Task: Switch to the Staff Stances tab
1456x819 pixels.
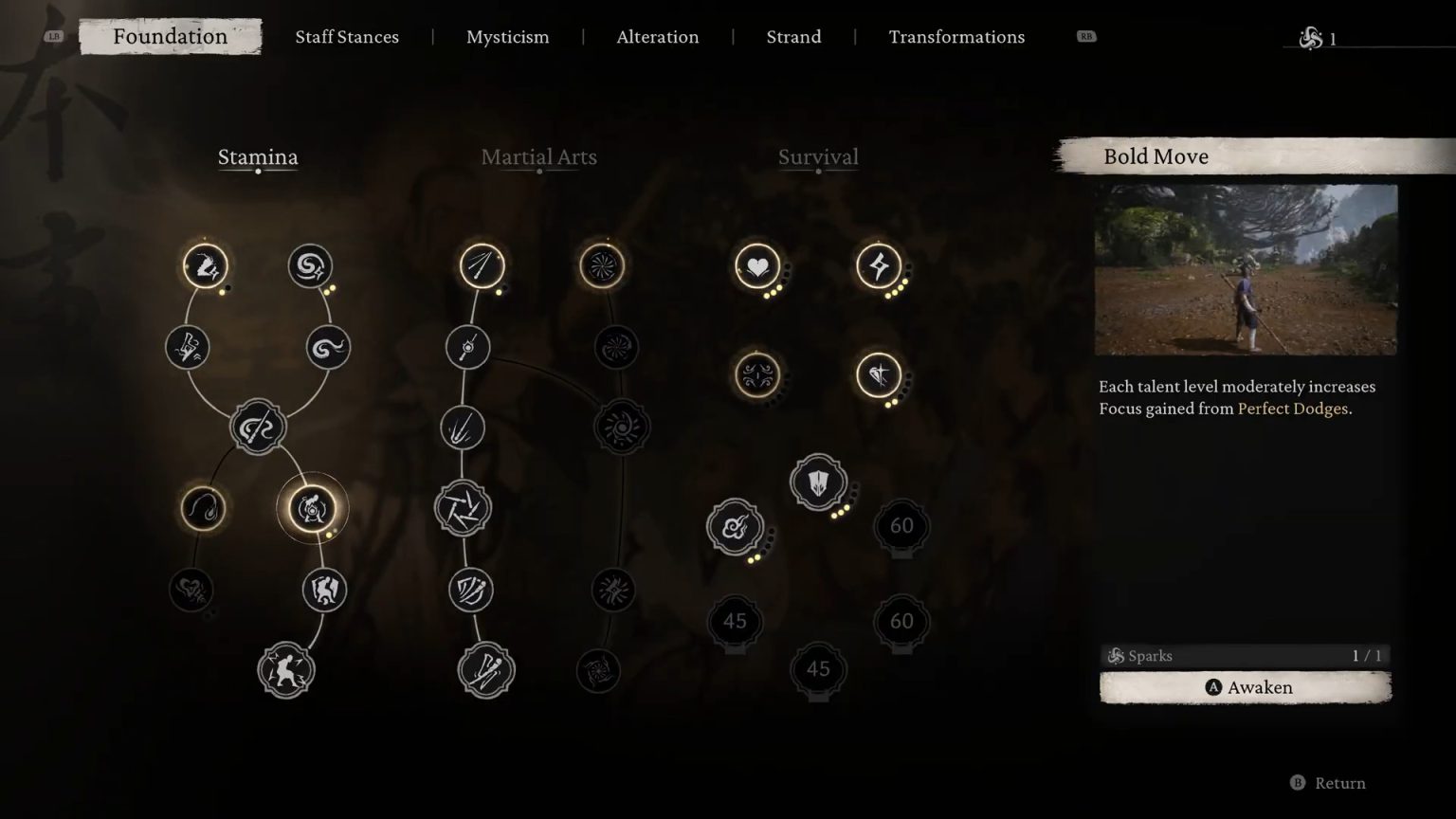Action: coord(347,37)
